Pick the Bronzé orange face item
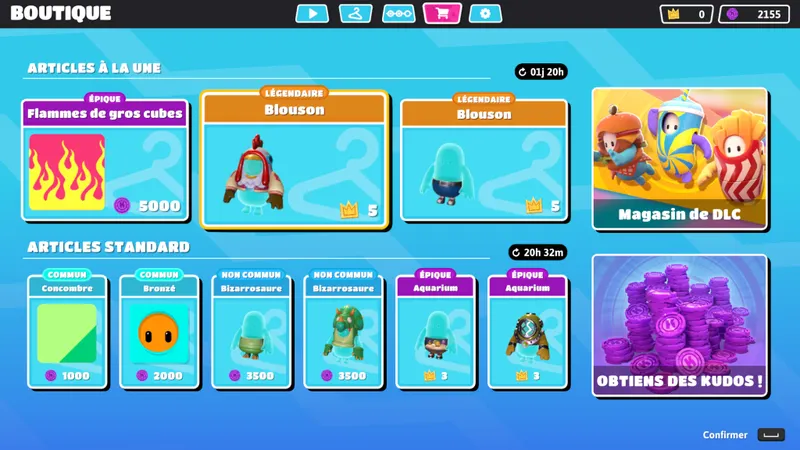This screenshot has width=800, height=450. pos(160,332)
